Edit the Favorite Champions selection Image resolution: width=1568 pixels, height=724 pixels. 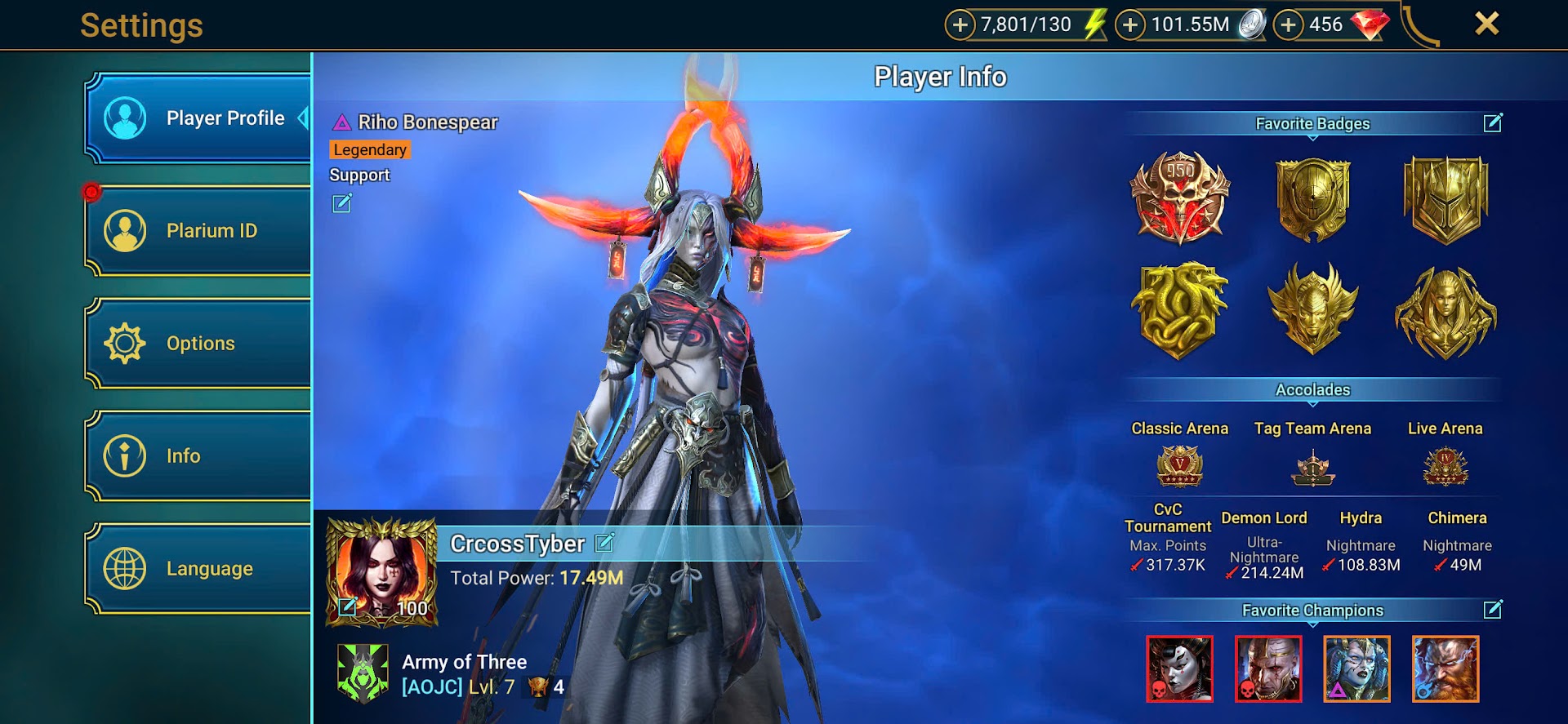[1492, 610]
